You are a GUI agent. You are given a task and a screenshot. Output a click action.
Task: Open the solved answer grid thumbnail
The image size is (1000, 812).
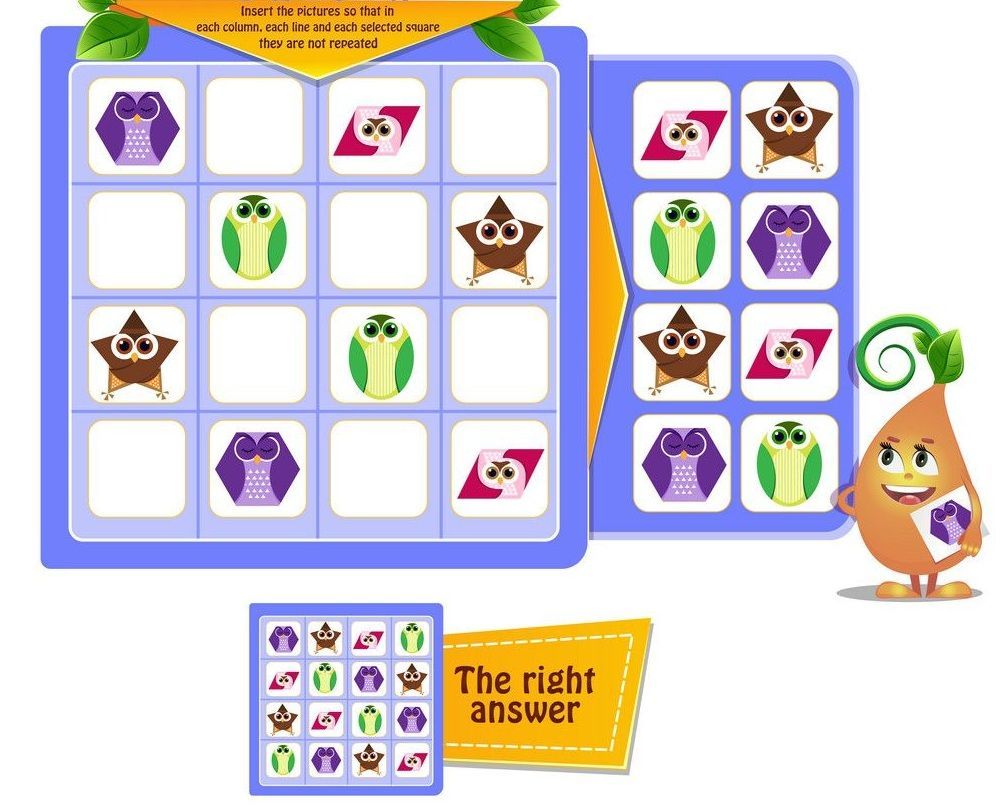346,699
